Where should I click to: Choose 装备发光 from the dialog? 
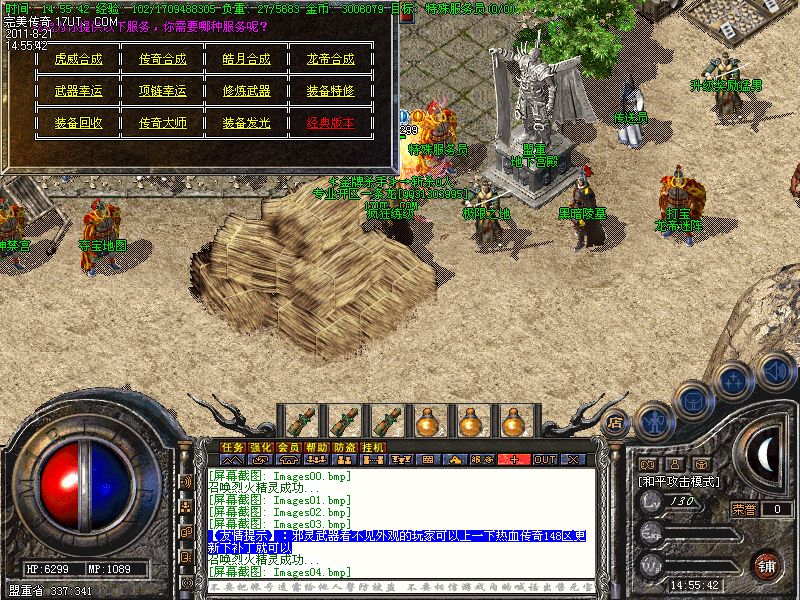pos(246,123)
